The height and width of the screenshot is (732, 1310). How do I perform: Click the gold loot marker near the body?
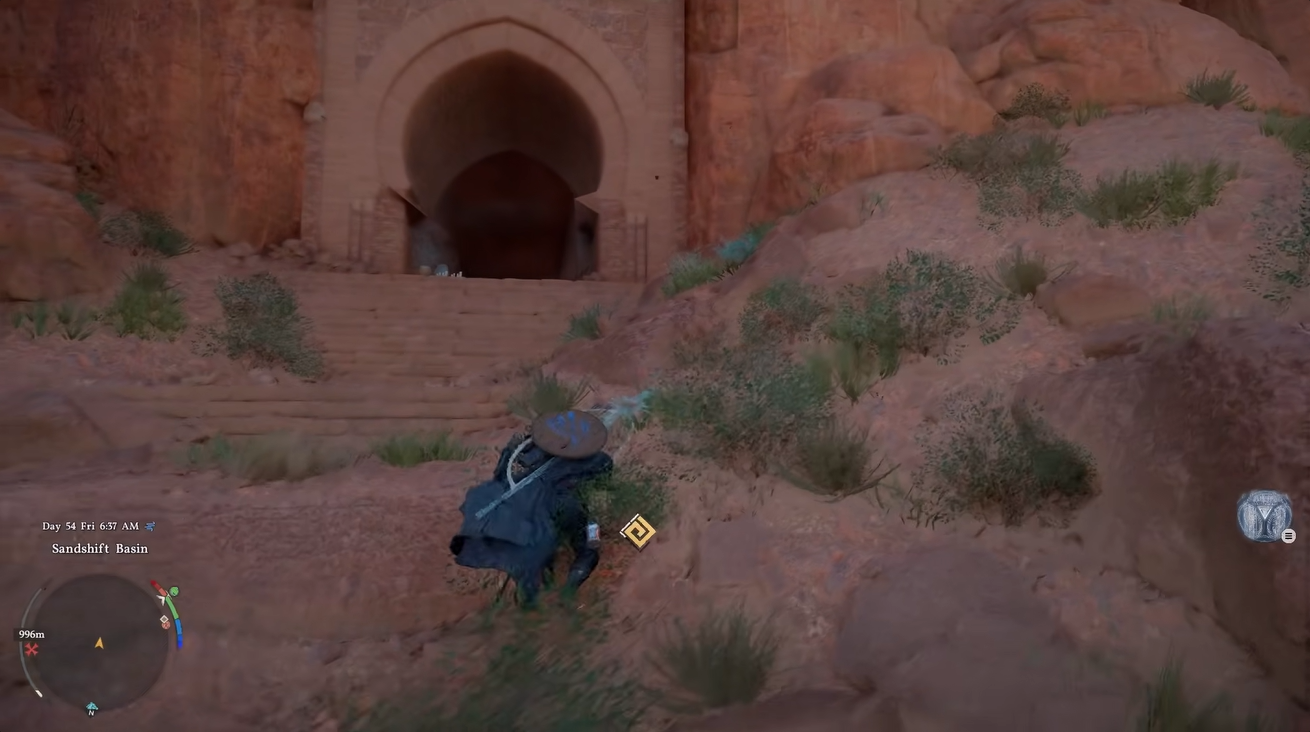tap(636, 530)
